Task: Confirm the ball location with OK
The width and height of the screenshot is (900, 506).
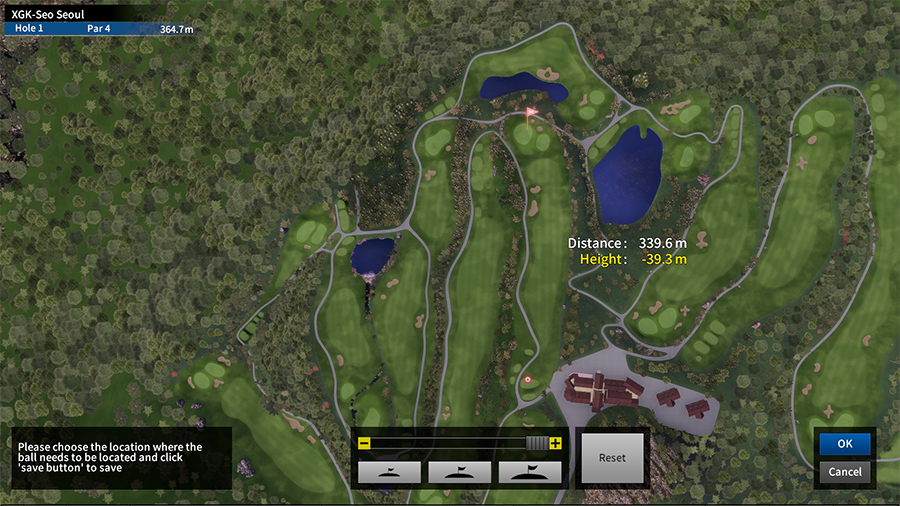Action: pos(845,444)
